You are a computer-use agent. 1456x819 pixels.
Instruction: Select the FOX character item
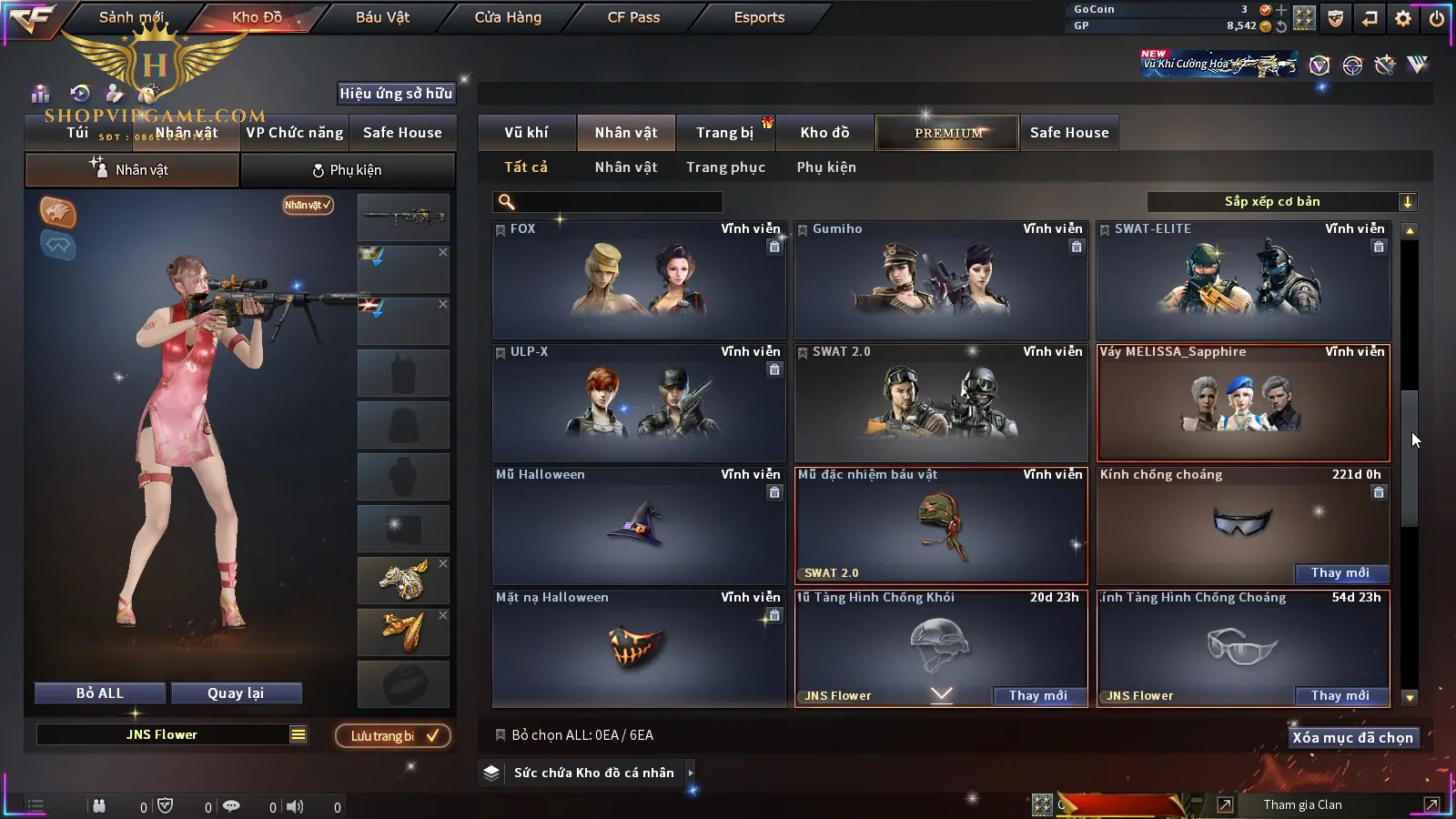pos(639,280)
